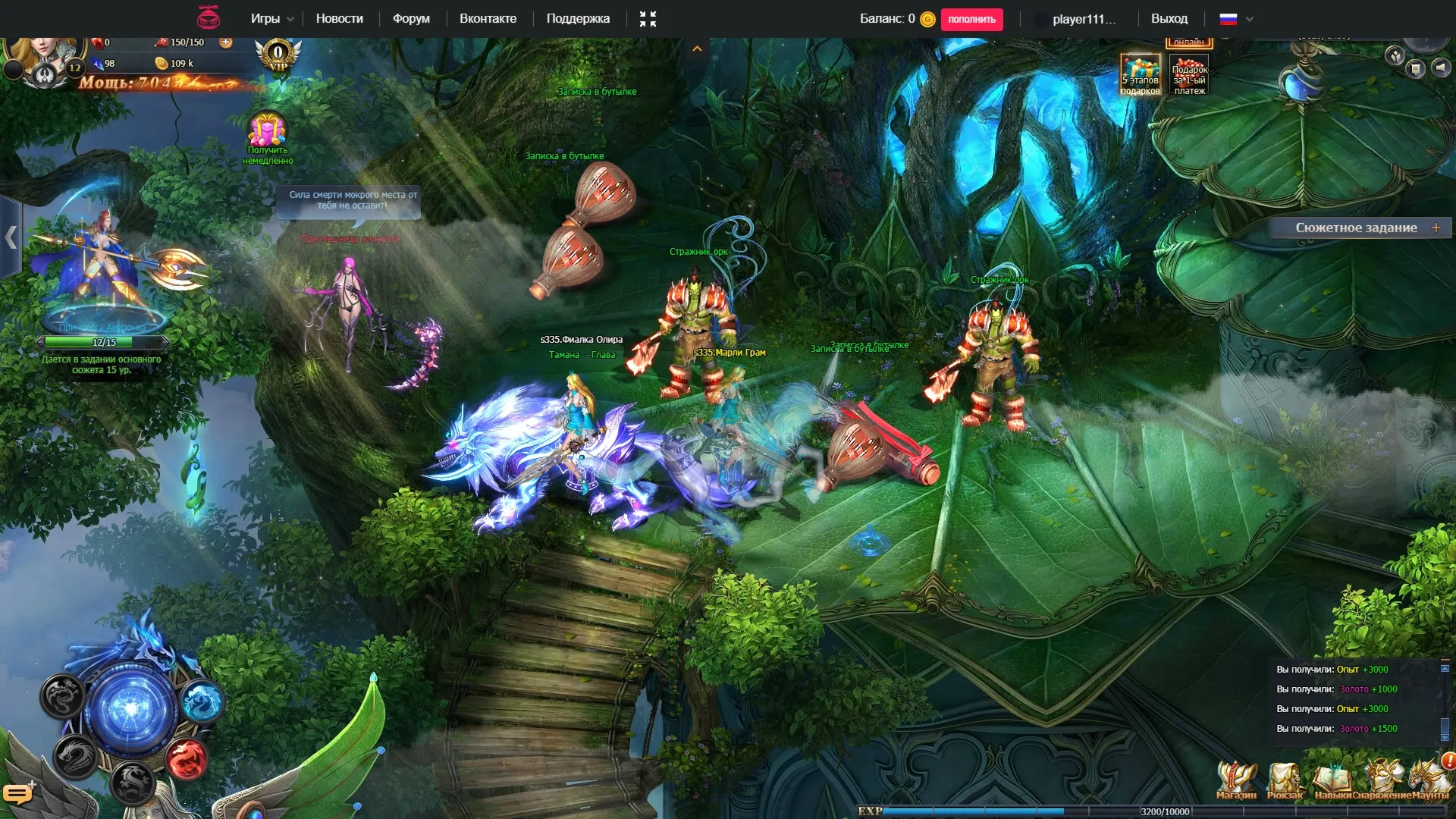Screen dimensions: 1456x819
Task: Open the Маунты mounts menu
Action: click(1429, 780)
